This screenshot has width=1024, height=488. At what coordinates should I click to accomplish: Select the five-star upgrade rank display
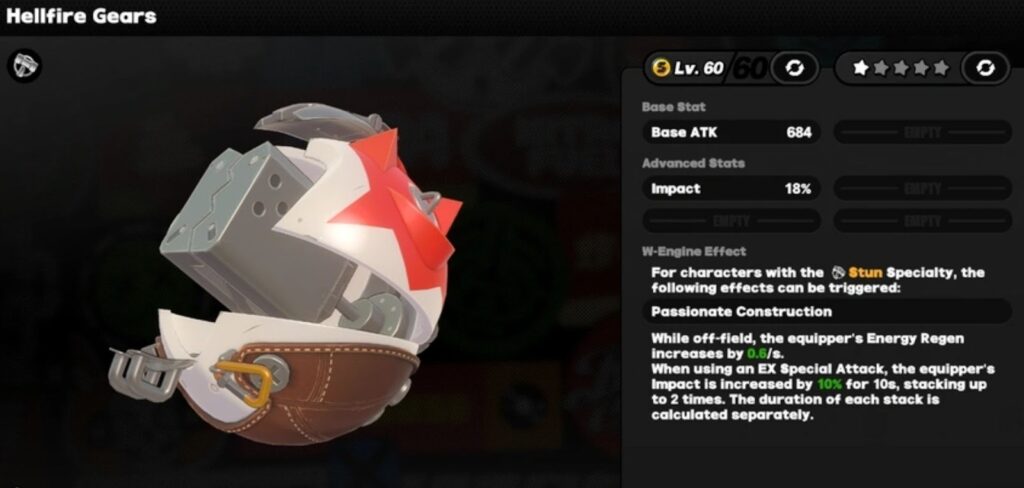900,68
